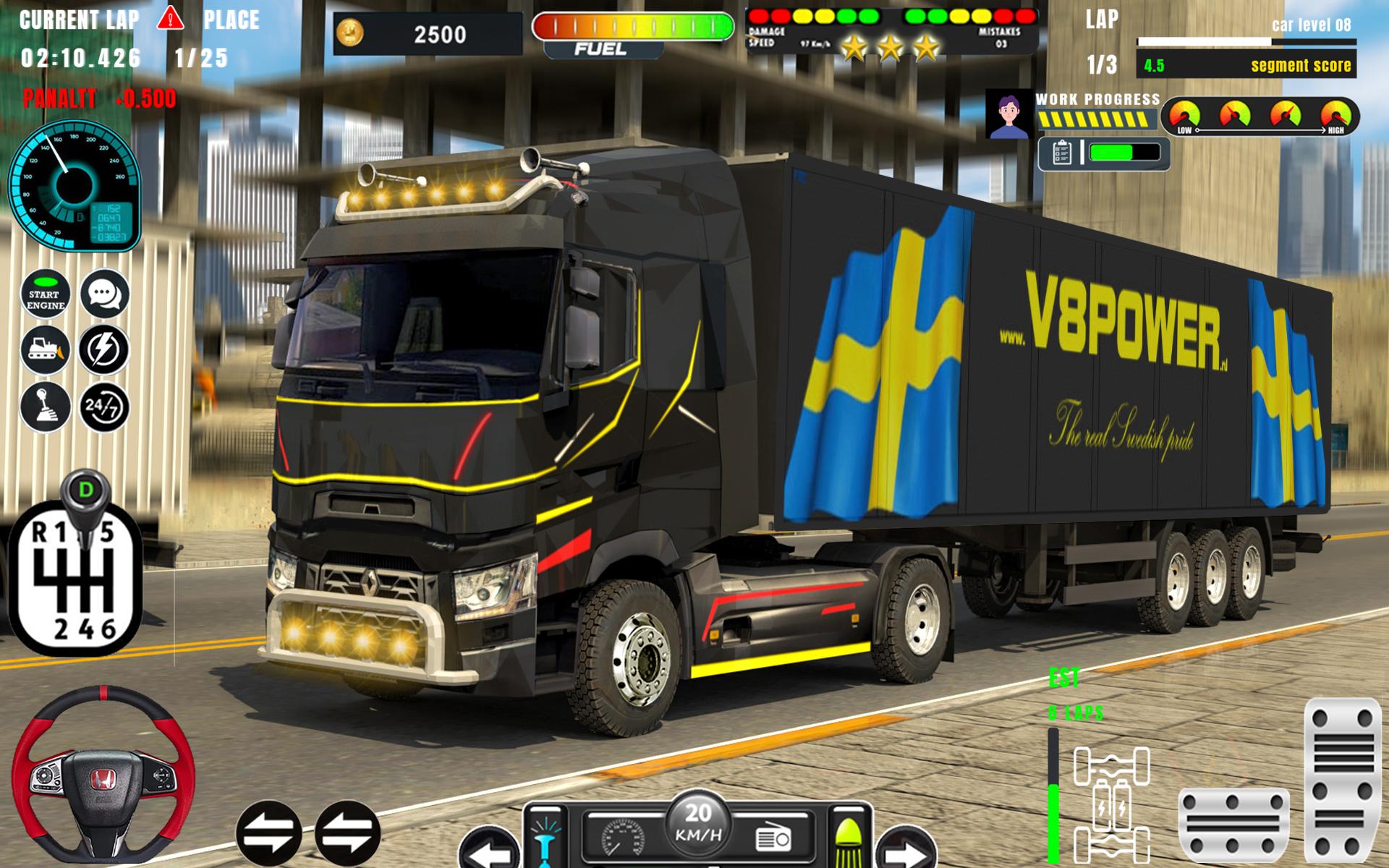Open the chat speech bubbles icon
The height and width of the screenshot is (868, 1389).
coord(104,294)
